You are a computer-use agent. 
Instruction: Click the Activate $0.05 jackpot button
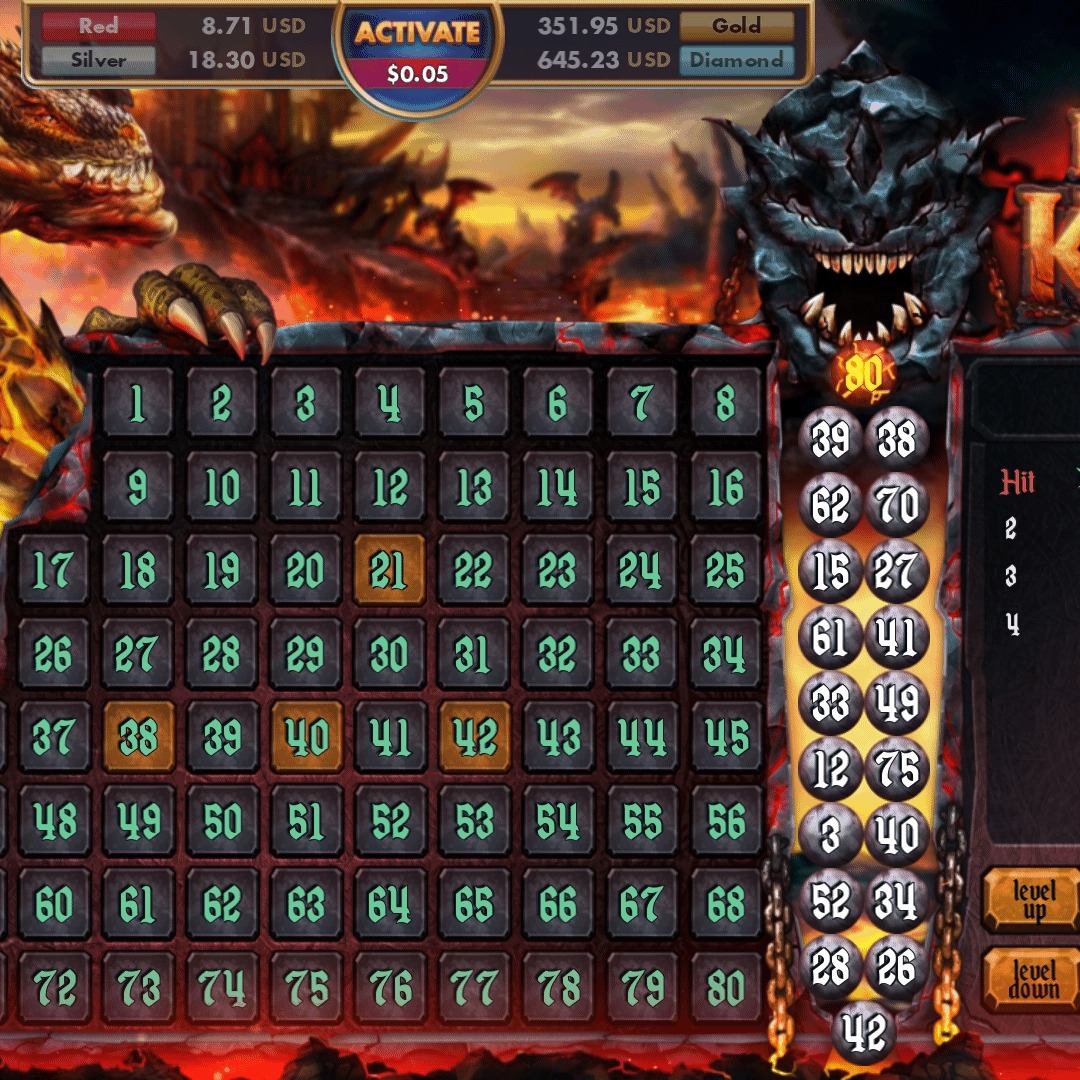418,50
